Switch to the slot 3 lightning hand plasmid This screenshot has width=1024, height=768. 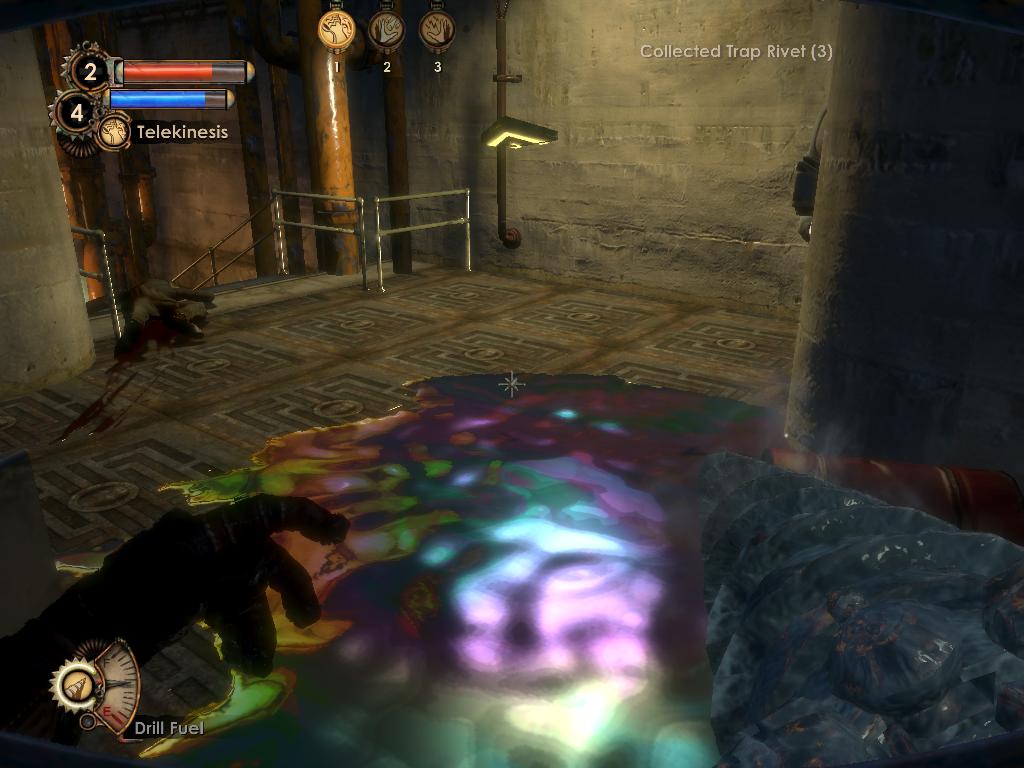click(x=437, y=29)
